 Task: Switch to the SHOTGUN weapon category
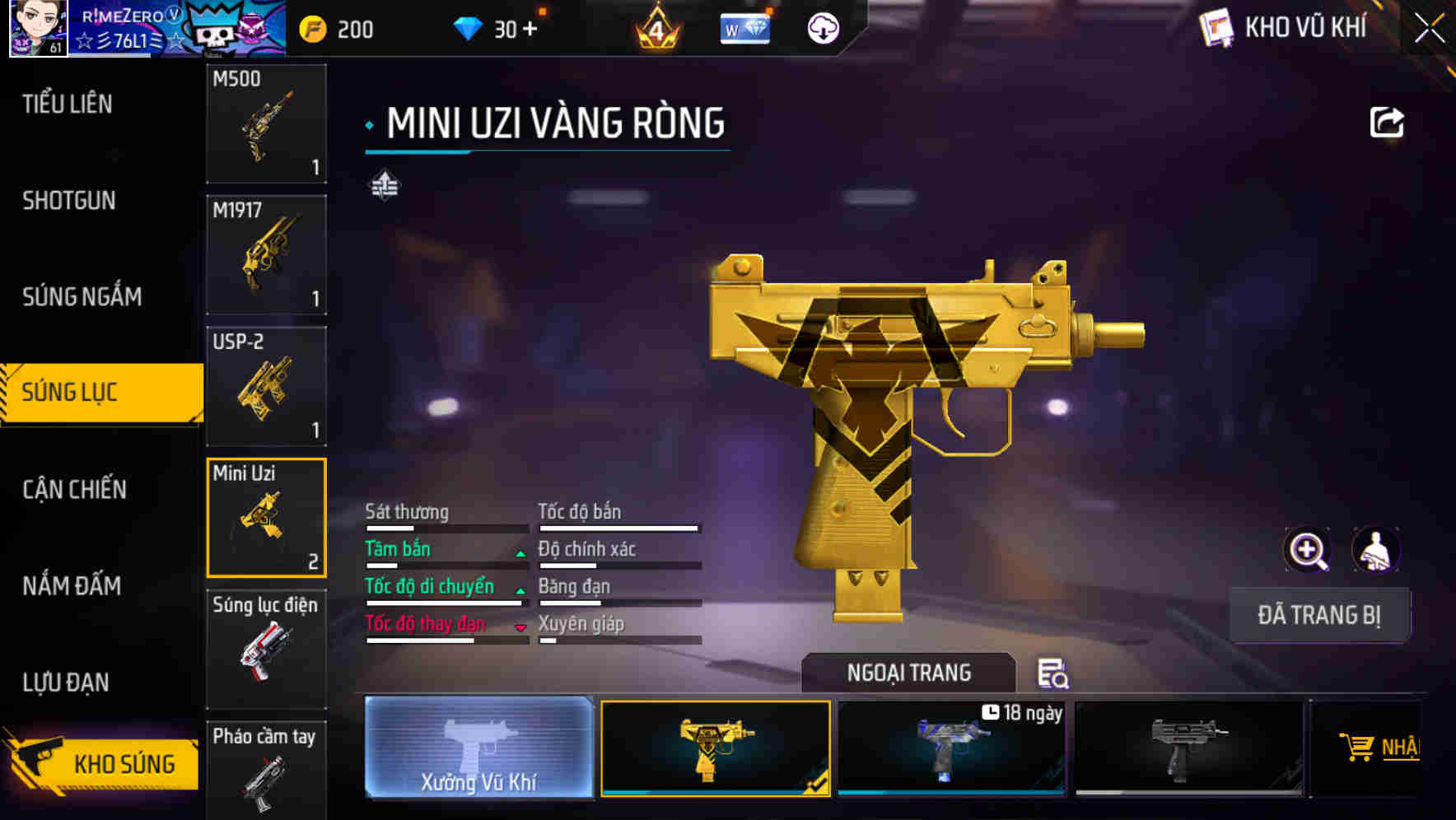pyautogui.click(x=68, y=200)
